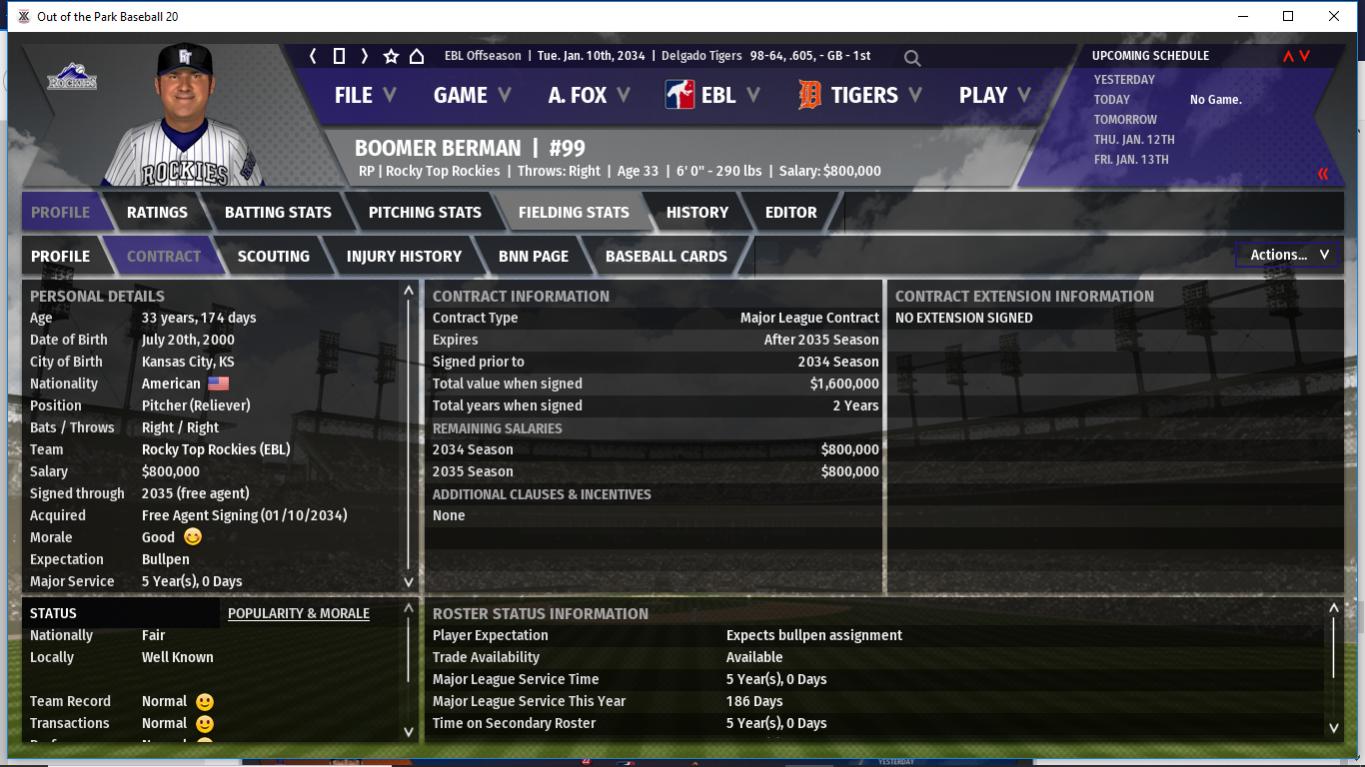Show the PITCHING STATS tab
1365x767 pixels.
(x=425, y=212)
